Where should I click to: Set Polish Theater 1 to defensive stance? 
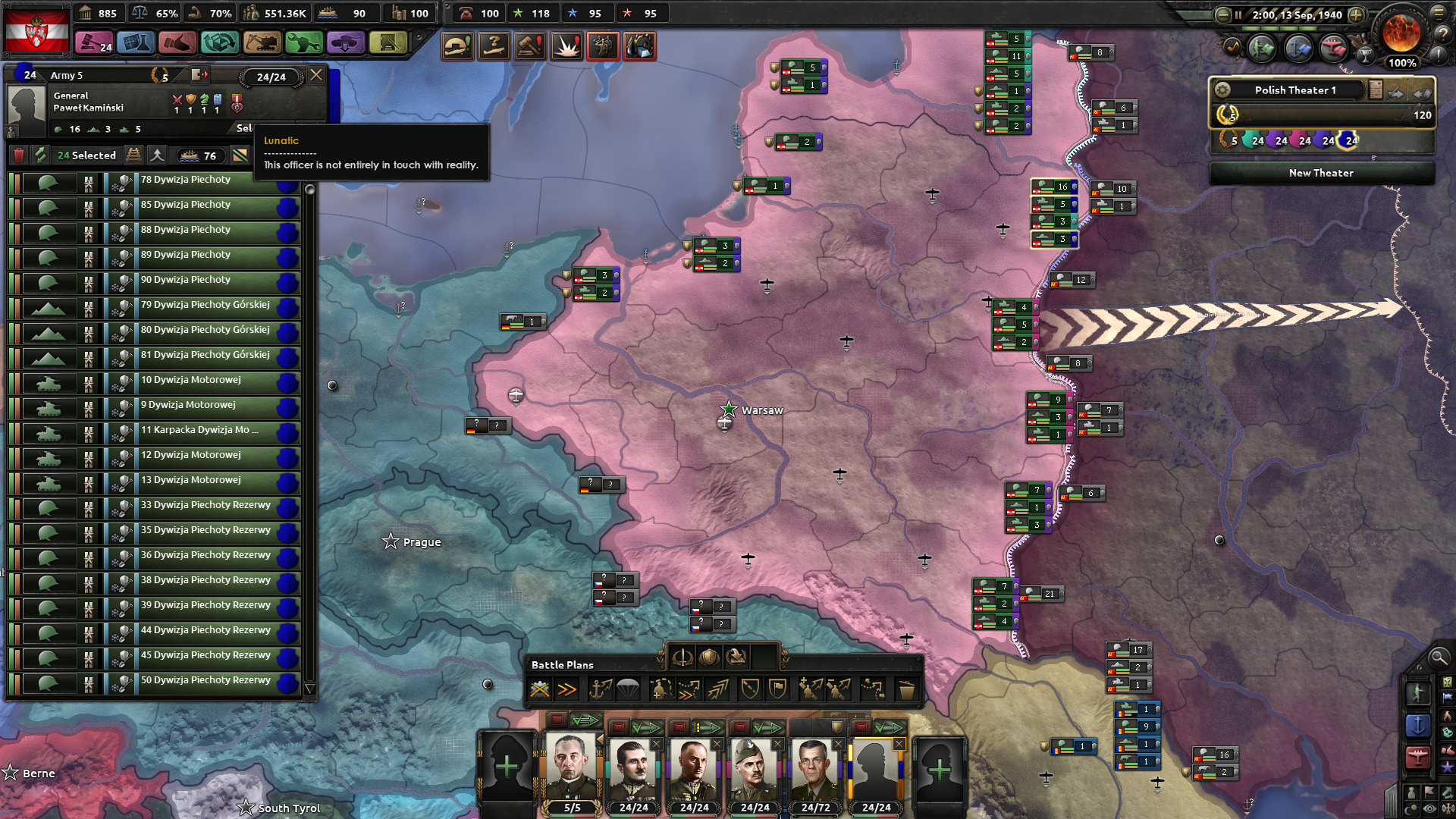coord(1423,93)
